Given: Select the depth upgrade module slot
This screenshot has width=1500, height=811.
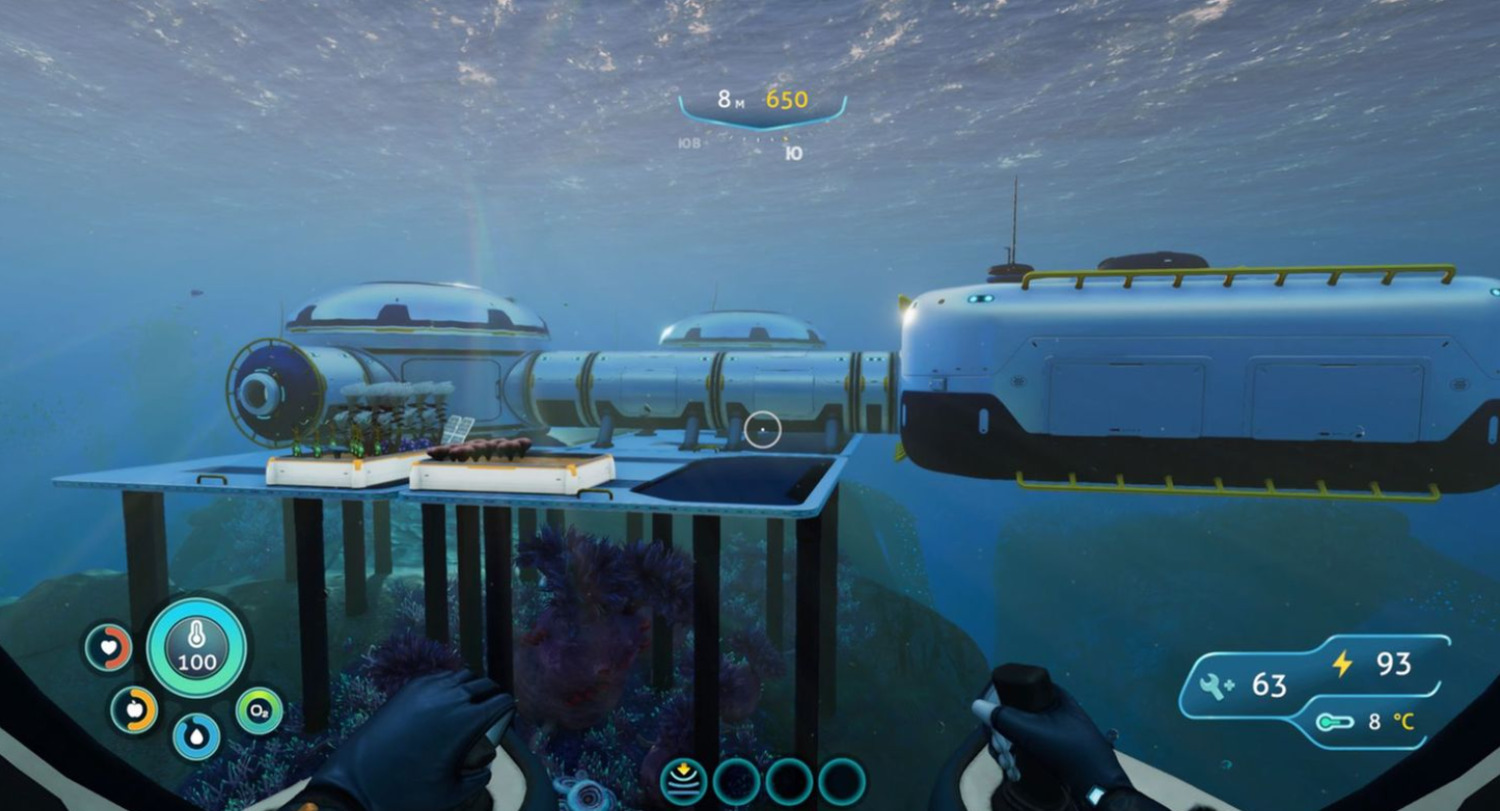Looking at the screenshot, I should click(x=684, y=781).
